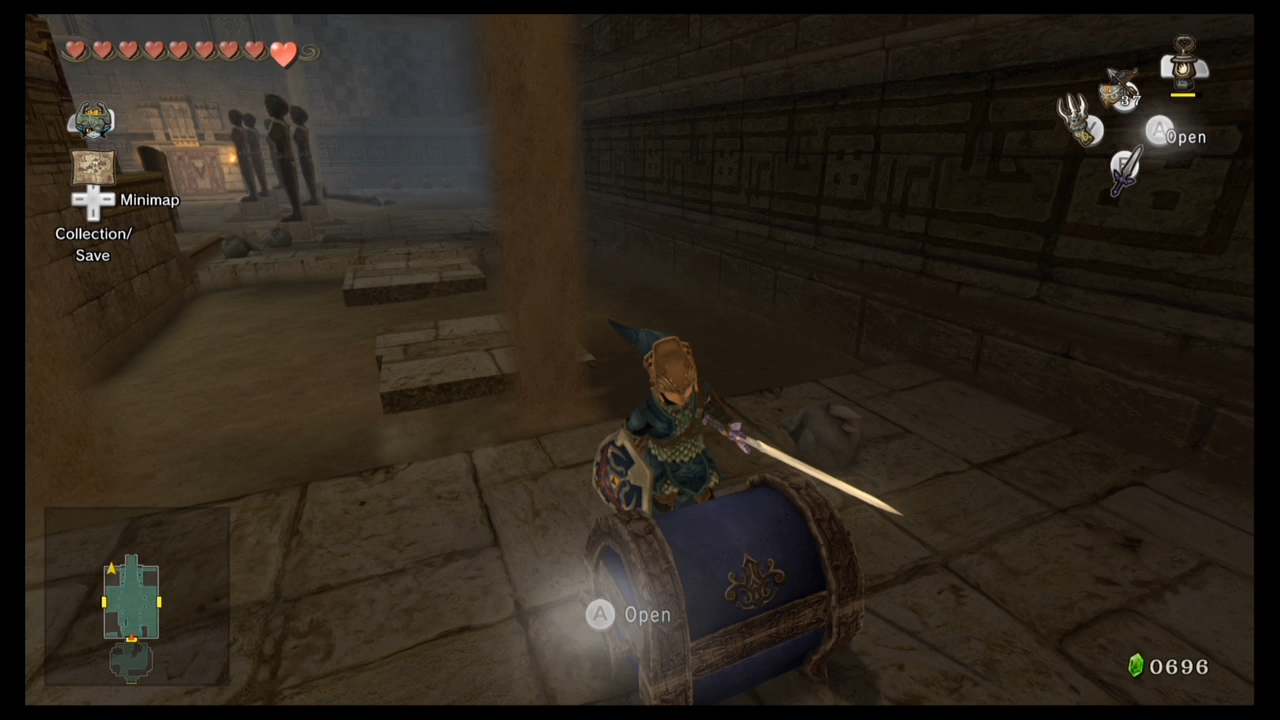Viewport: 1280px width, 720px height.
Task: Click the green rupee icon beside 0696
Action: click(1136, 665)
